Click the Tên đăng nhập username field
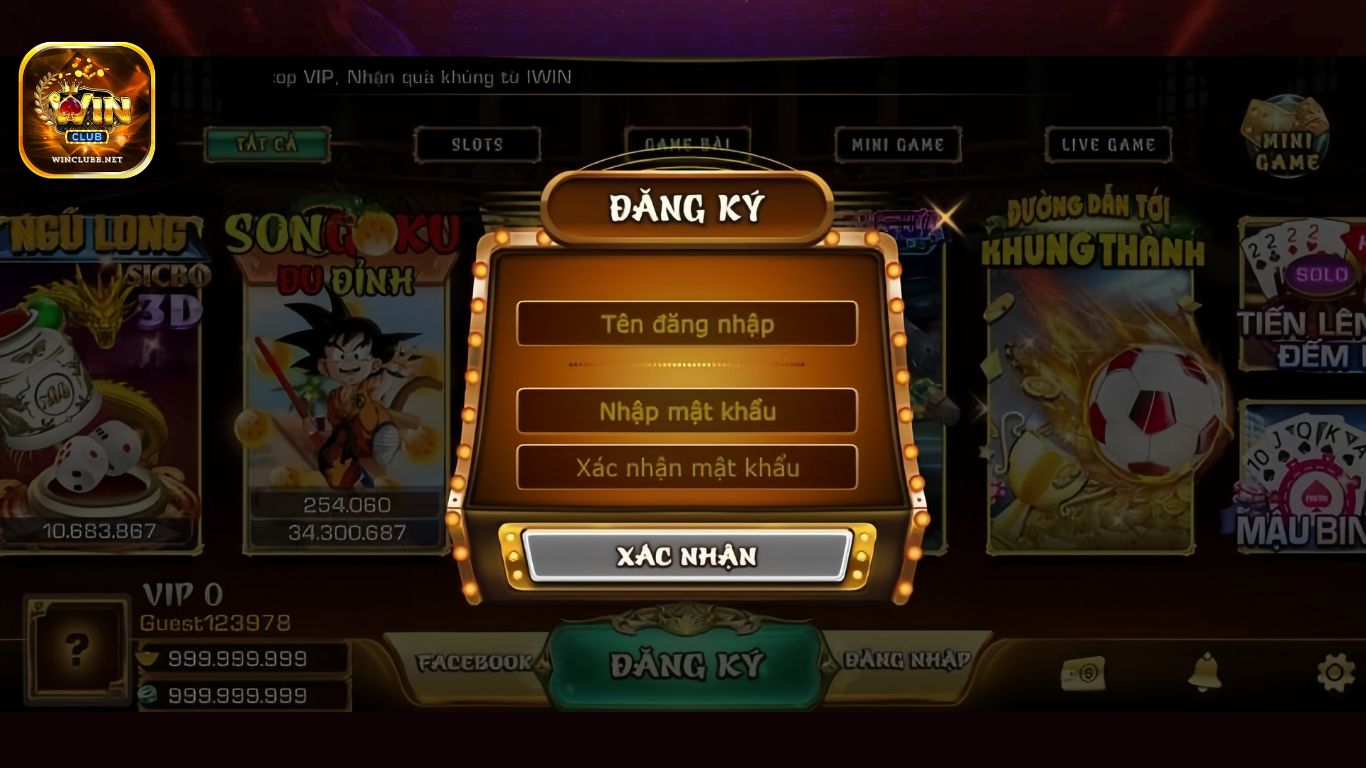 [x=686, y=323]
